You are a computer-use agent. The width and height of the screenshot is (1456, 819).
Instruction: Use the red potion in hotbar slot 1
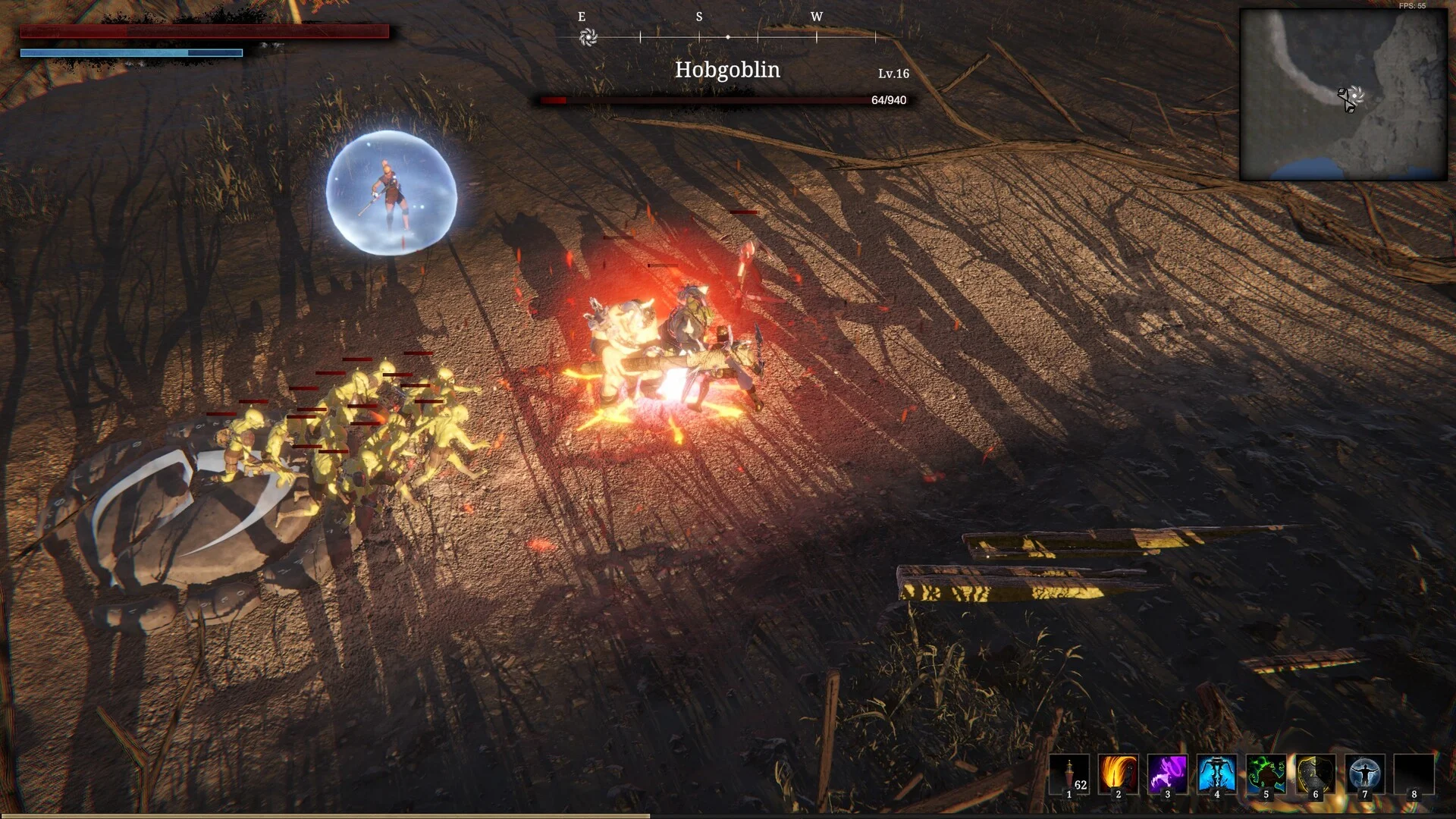(x=1069, y=774)
